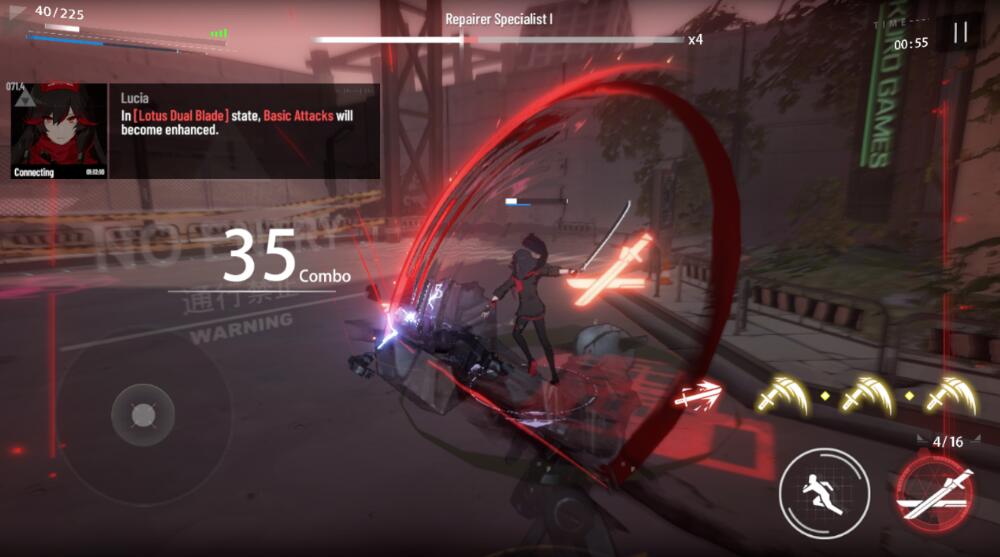Tap the dodge button with running figure
The image size is (1000, 557).
click(824, 493)
